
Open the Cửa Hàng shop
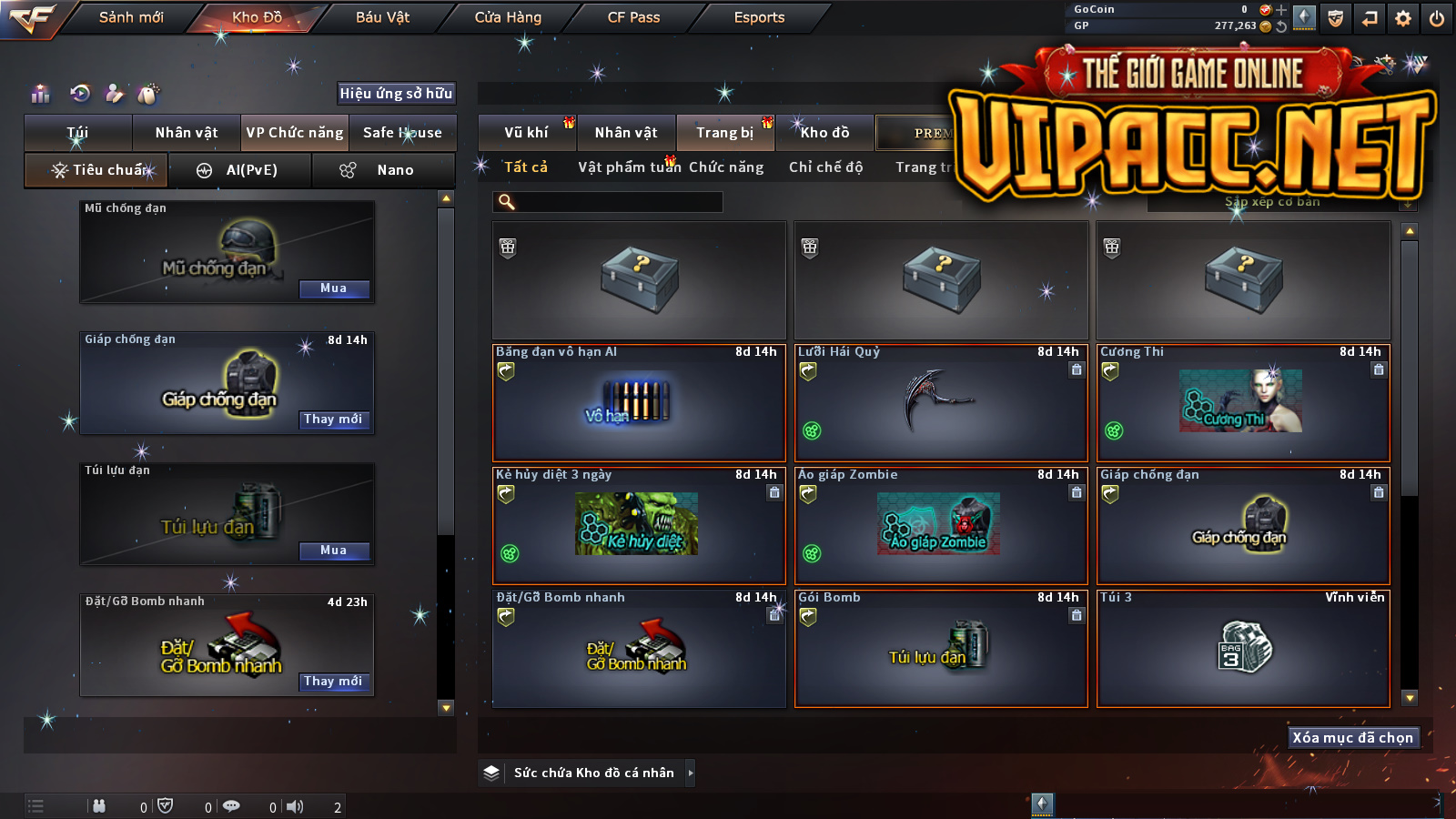click(x=508, y=17)
